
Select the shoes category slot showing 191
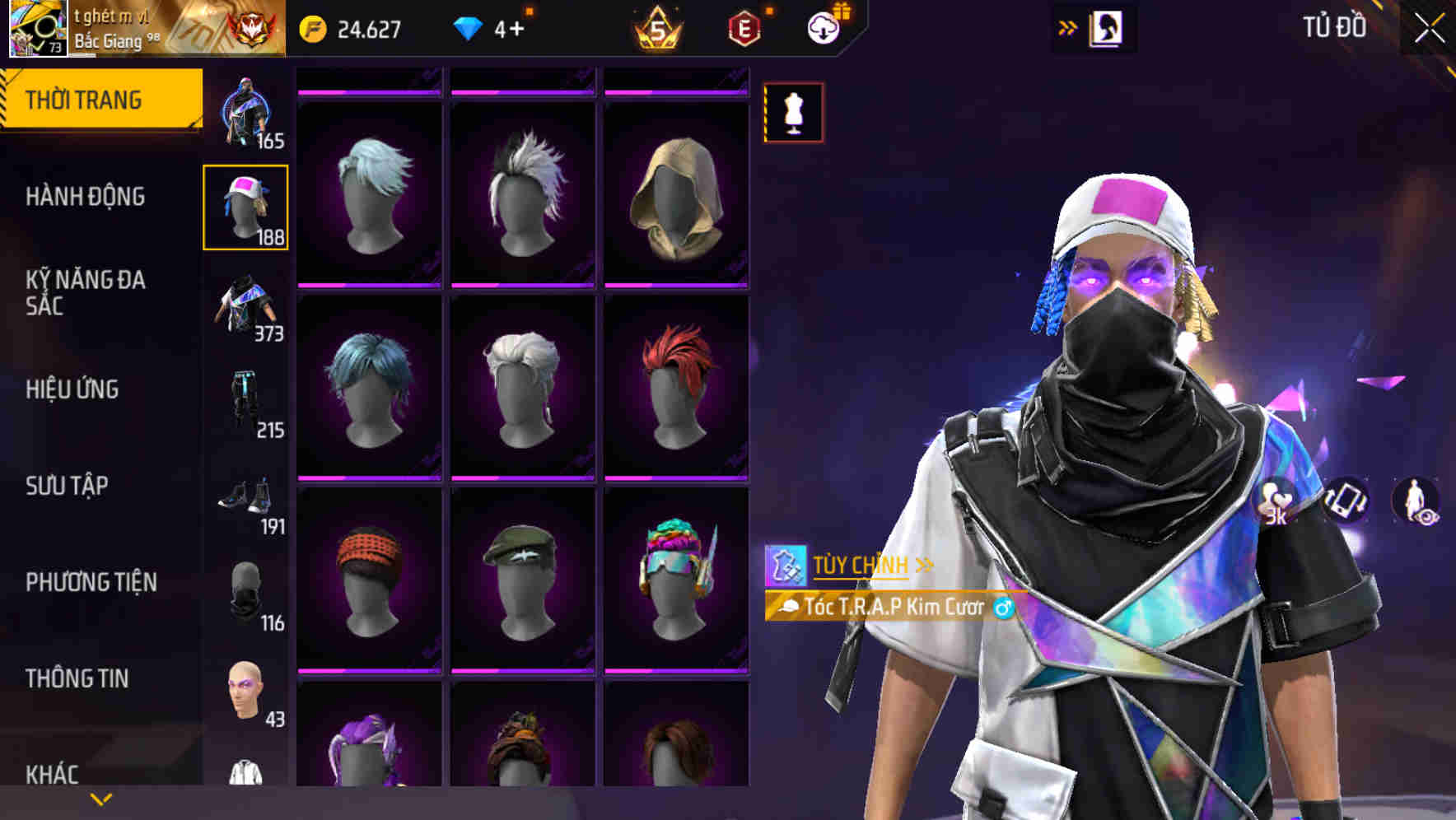245,494
